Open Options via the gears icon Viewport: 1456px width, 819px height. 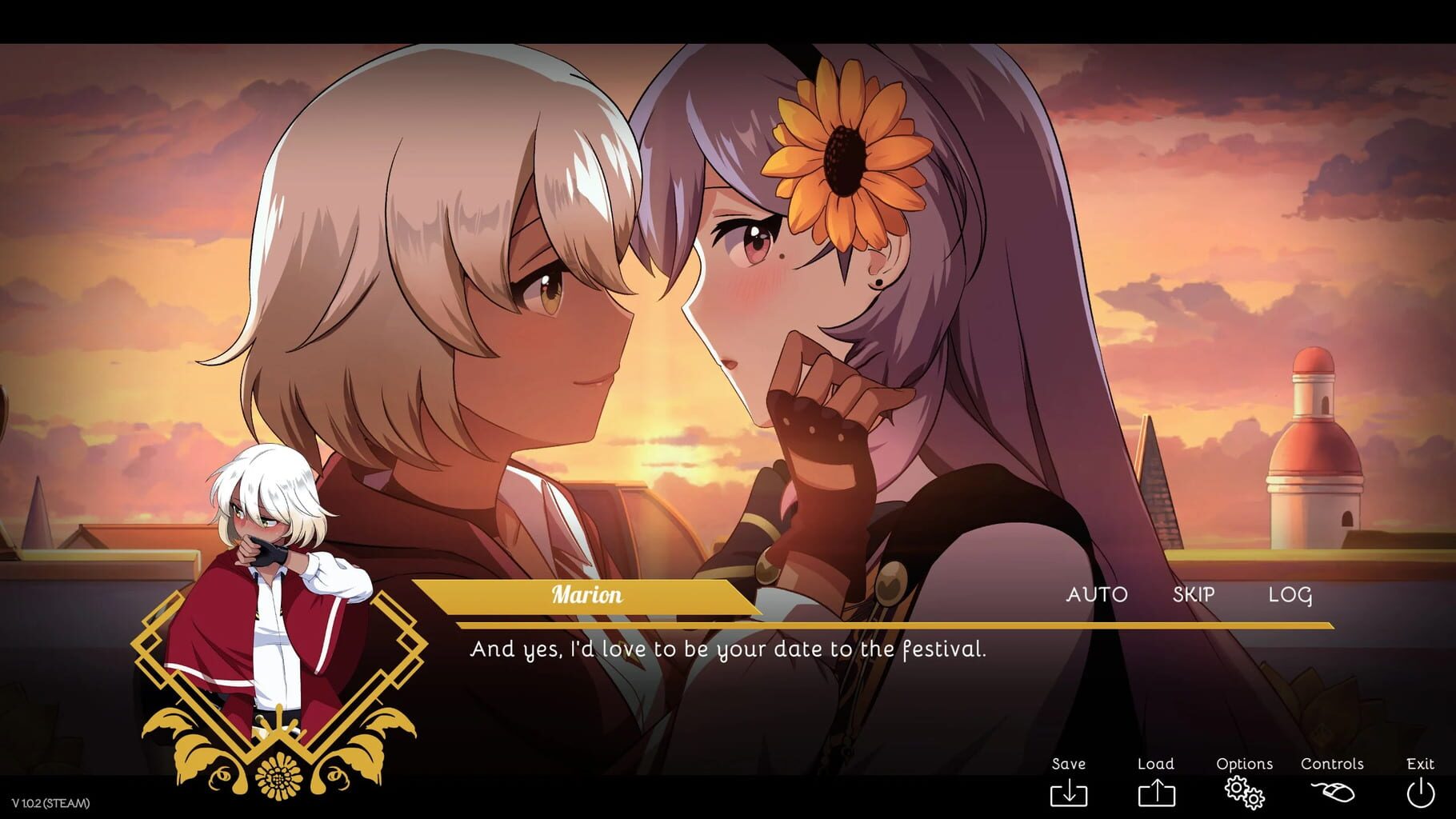tap(1242, 793)
